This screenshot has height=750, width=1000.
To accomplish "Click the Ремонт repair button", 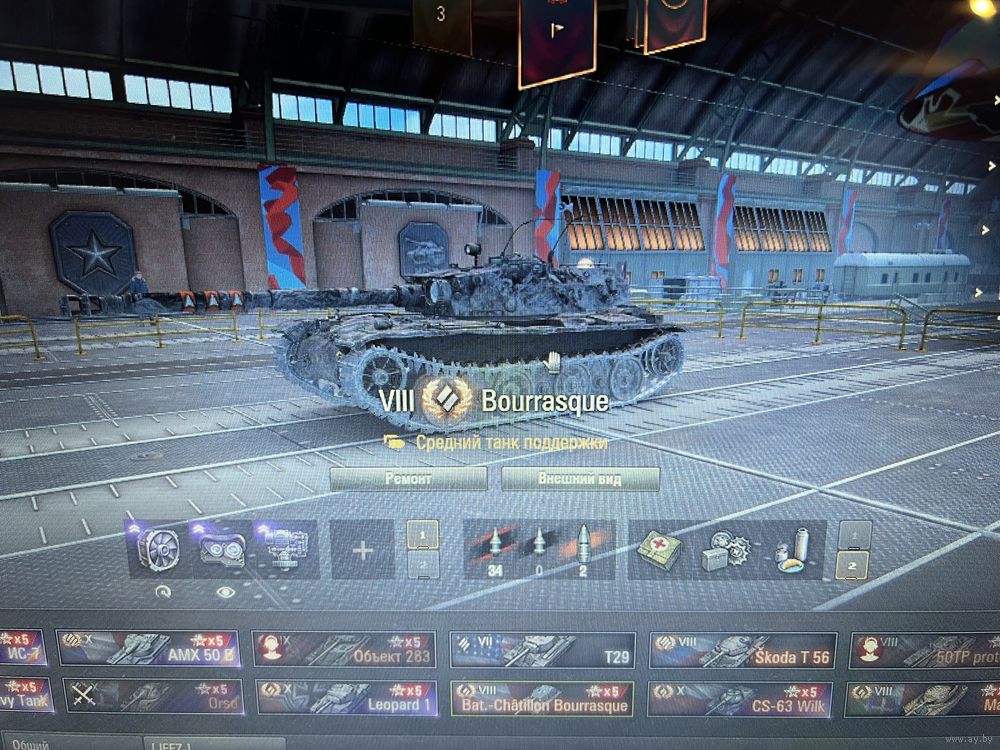I will [x=408, y=479].
